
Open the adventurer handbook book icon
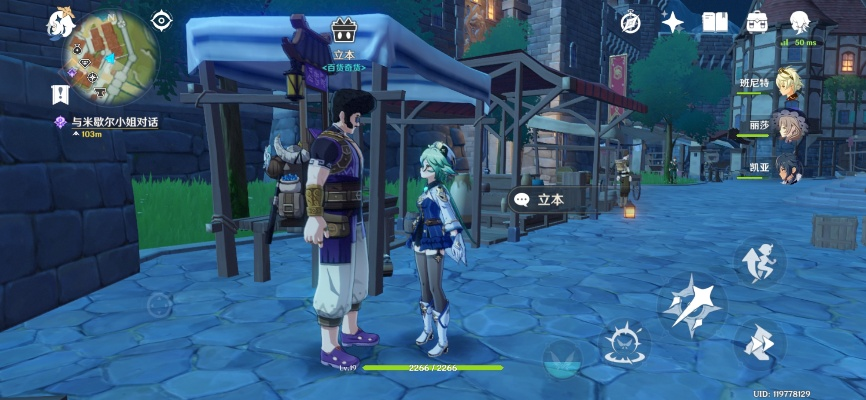click(715, 22)
